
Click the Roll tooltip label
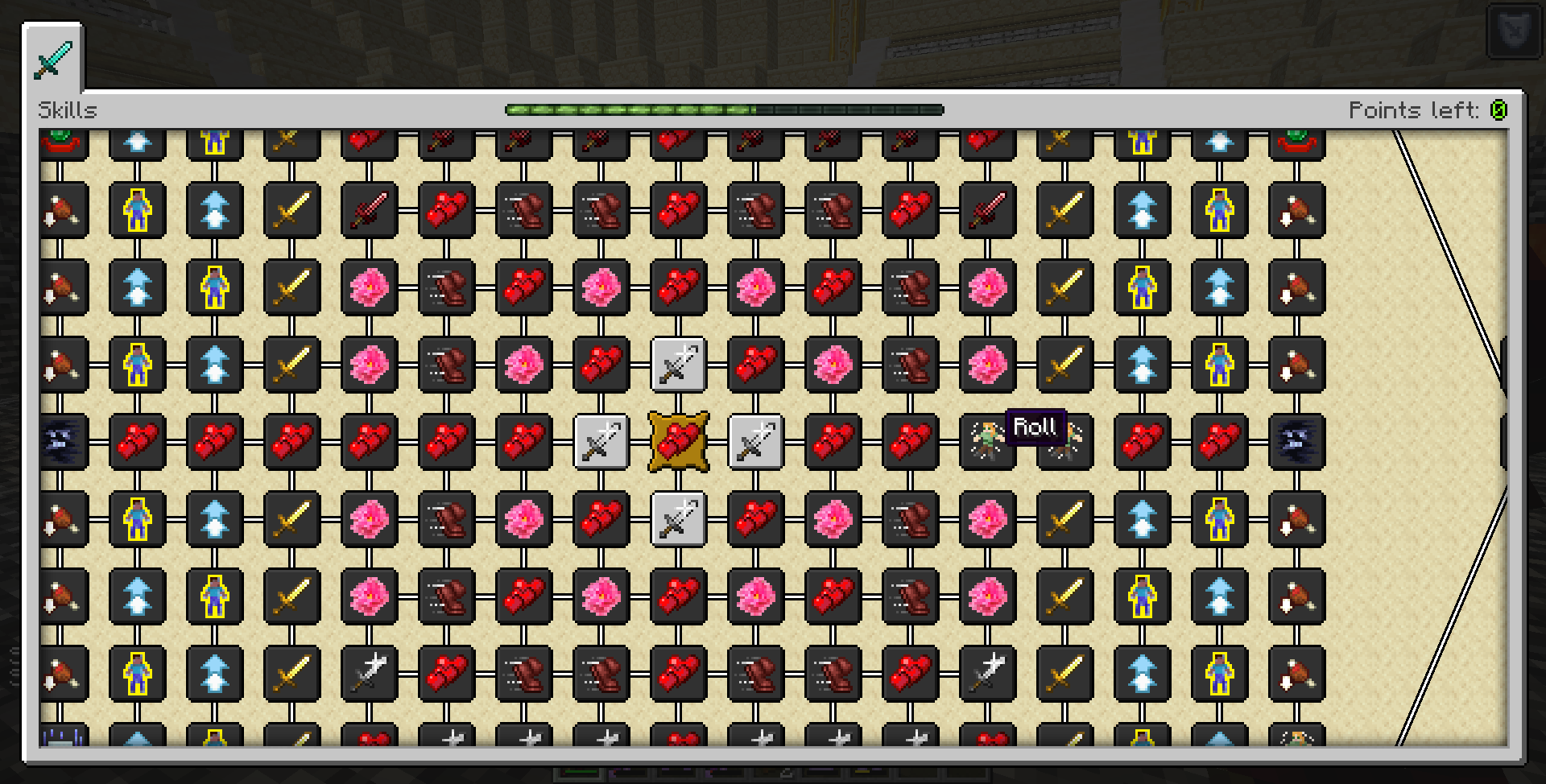point(1035,427)
